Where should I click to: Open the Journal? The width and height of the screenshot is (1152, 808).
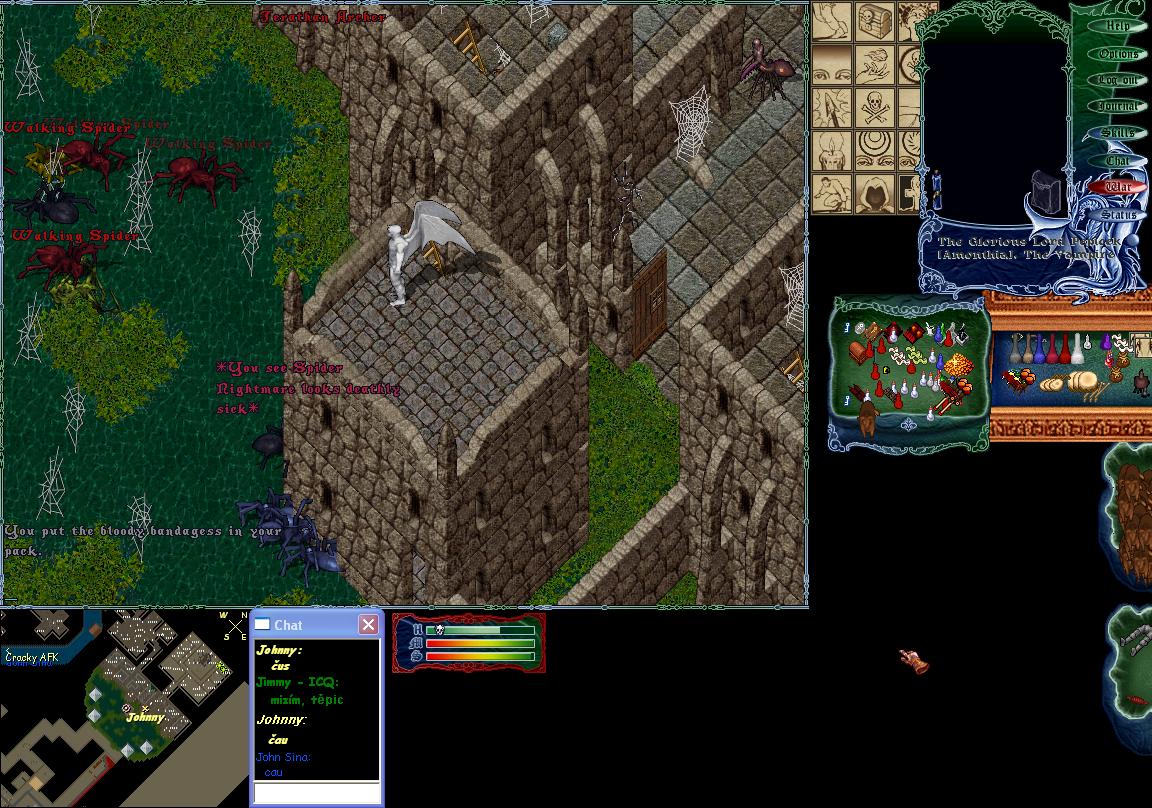click(1117, 106)
